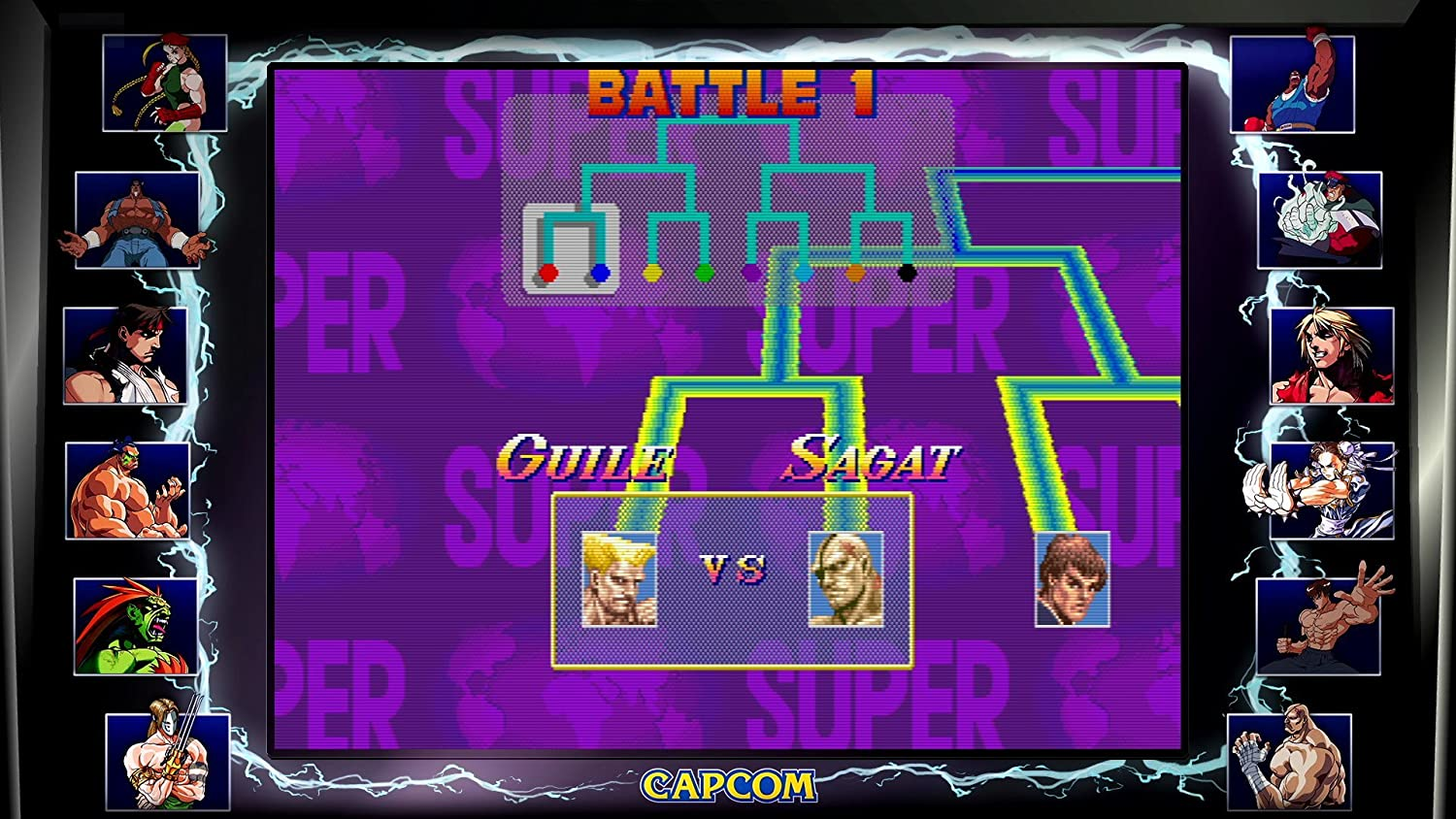Screen dimensions: 1456x819
Task: Click the black dot at the bracket's right end
Action: pos(907,275)
